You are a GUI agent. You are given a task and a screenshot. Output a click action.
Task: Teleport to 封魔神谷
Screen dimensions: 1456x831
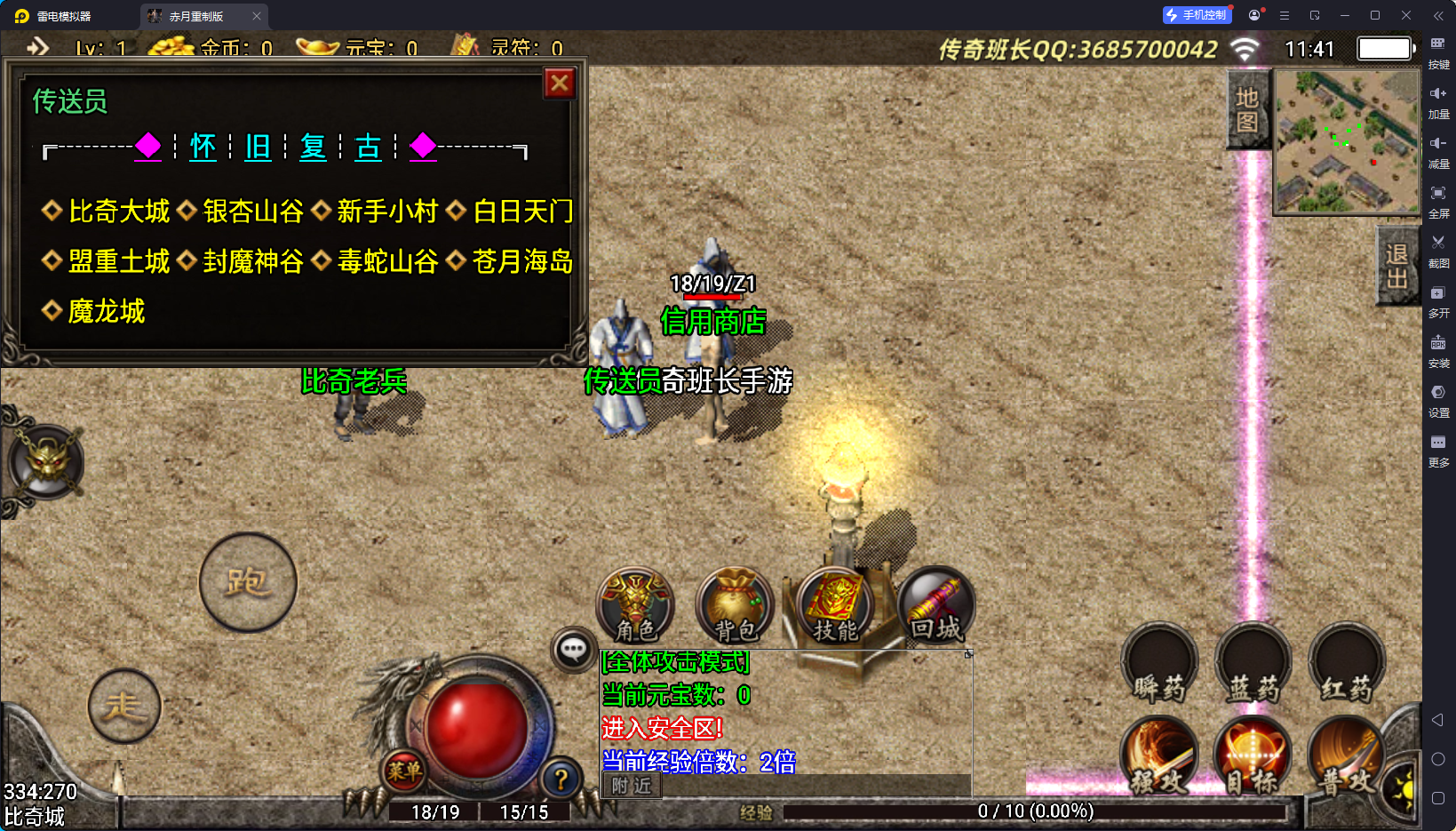tap(253, 261)
